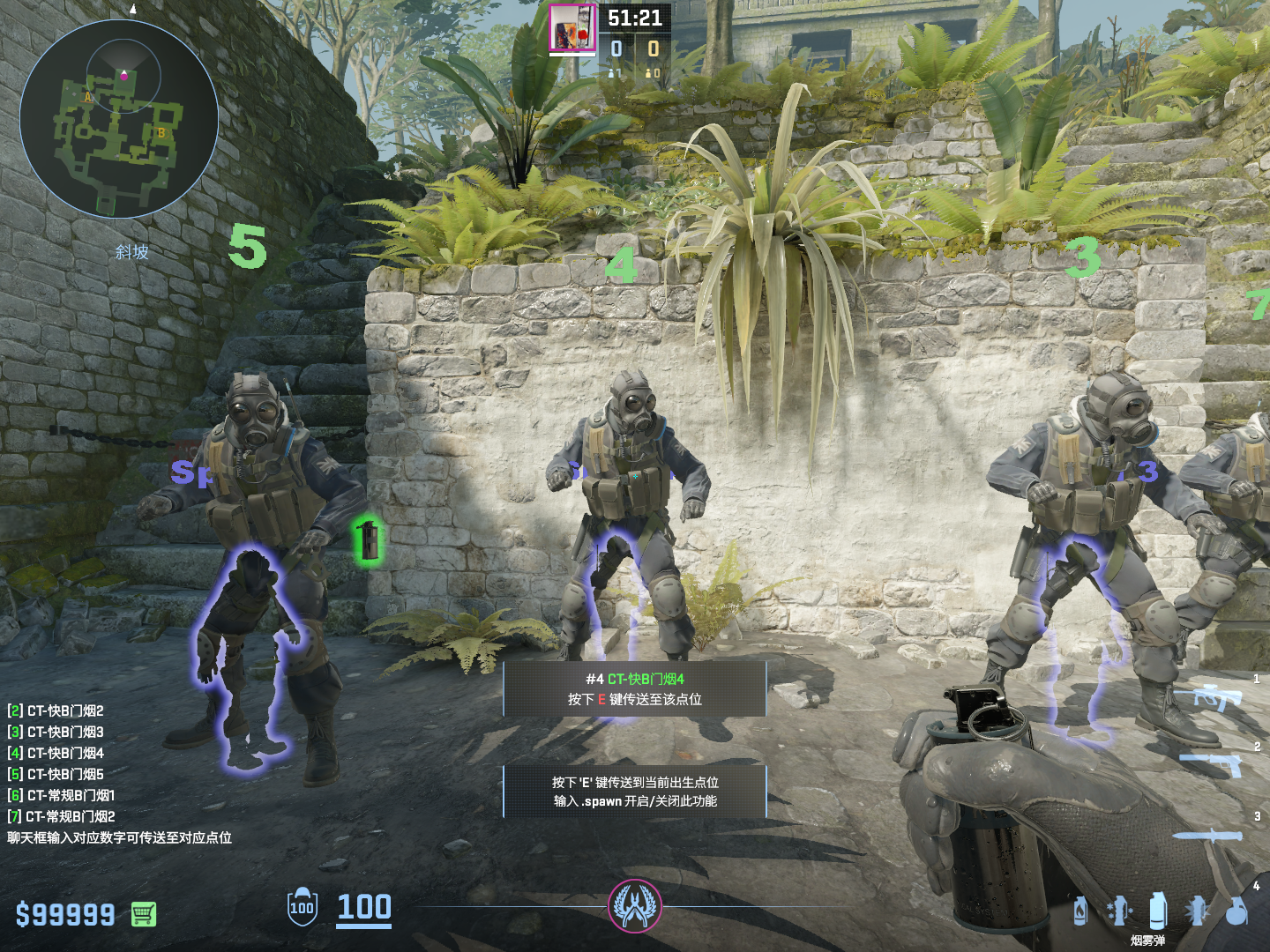Pick the flashbang grenade icon

pos(1197,911)
